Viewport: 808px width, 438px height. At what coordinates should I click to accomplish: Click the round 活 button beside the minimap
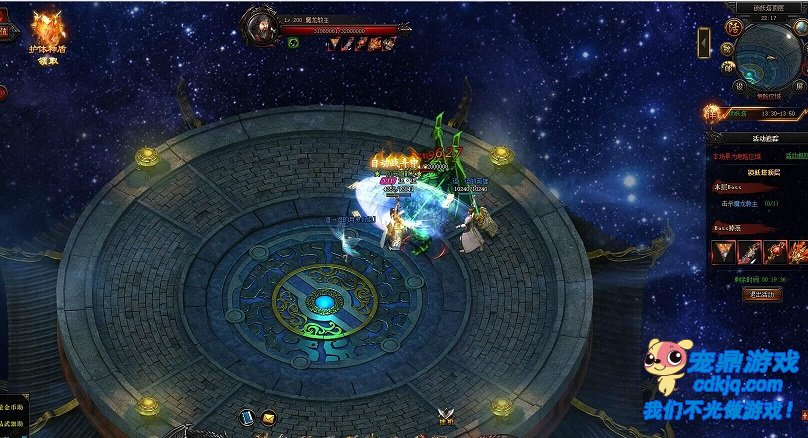[731, 29]
